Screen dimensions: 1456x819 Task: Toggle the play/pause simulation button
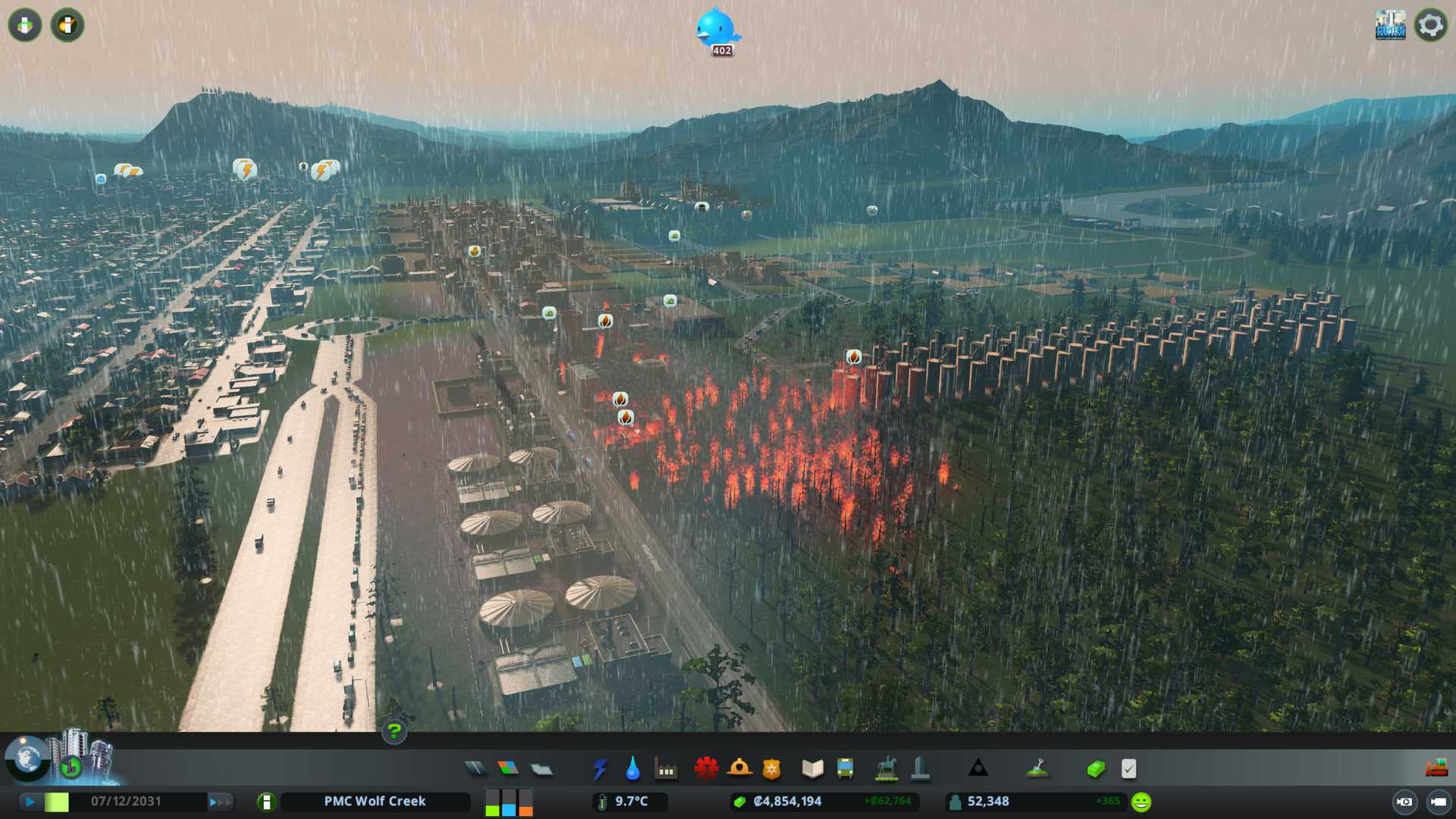[30, 802]
